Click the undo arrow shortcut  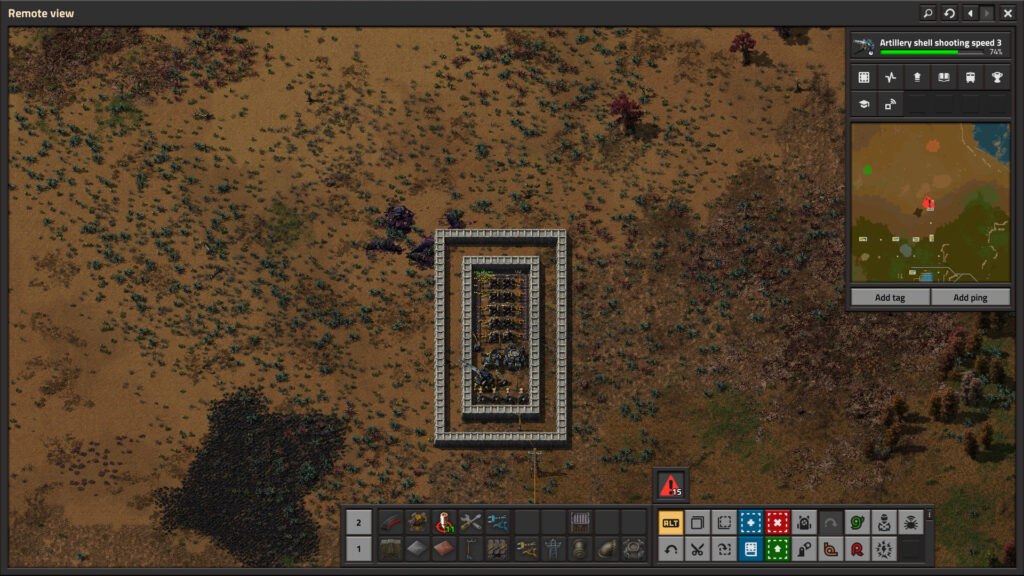pyautogui.click(x=670, y=548)
